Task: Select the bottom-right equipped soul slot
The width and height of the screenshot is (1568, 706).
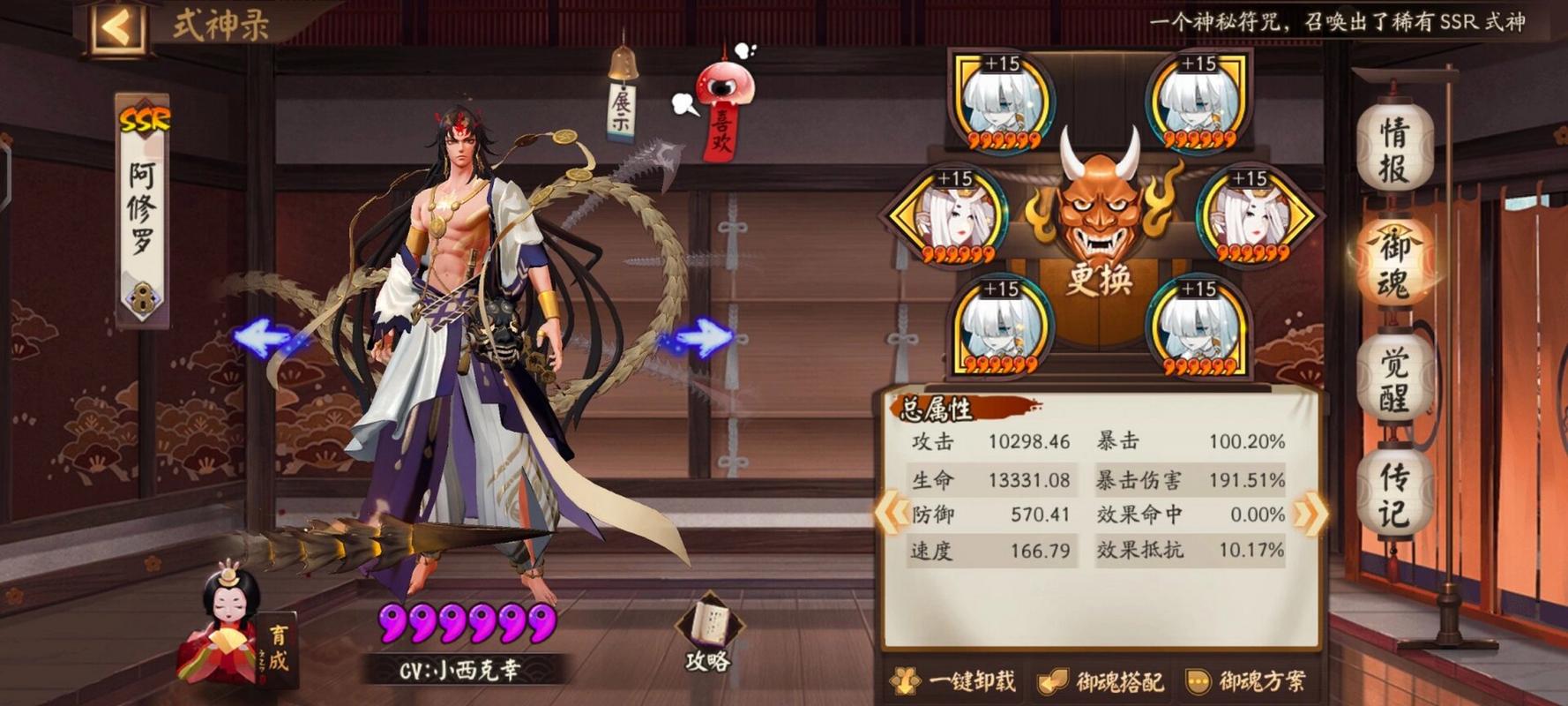Action: click(x=1199, y=327)
